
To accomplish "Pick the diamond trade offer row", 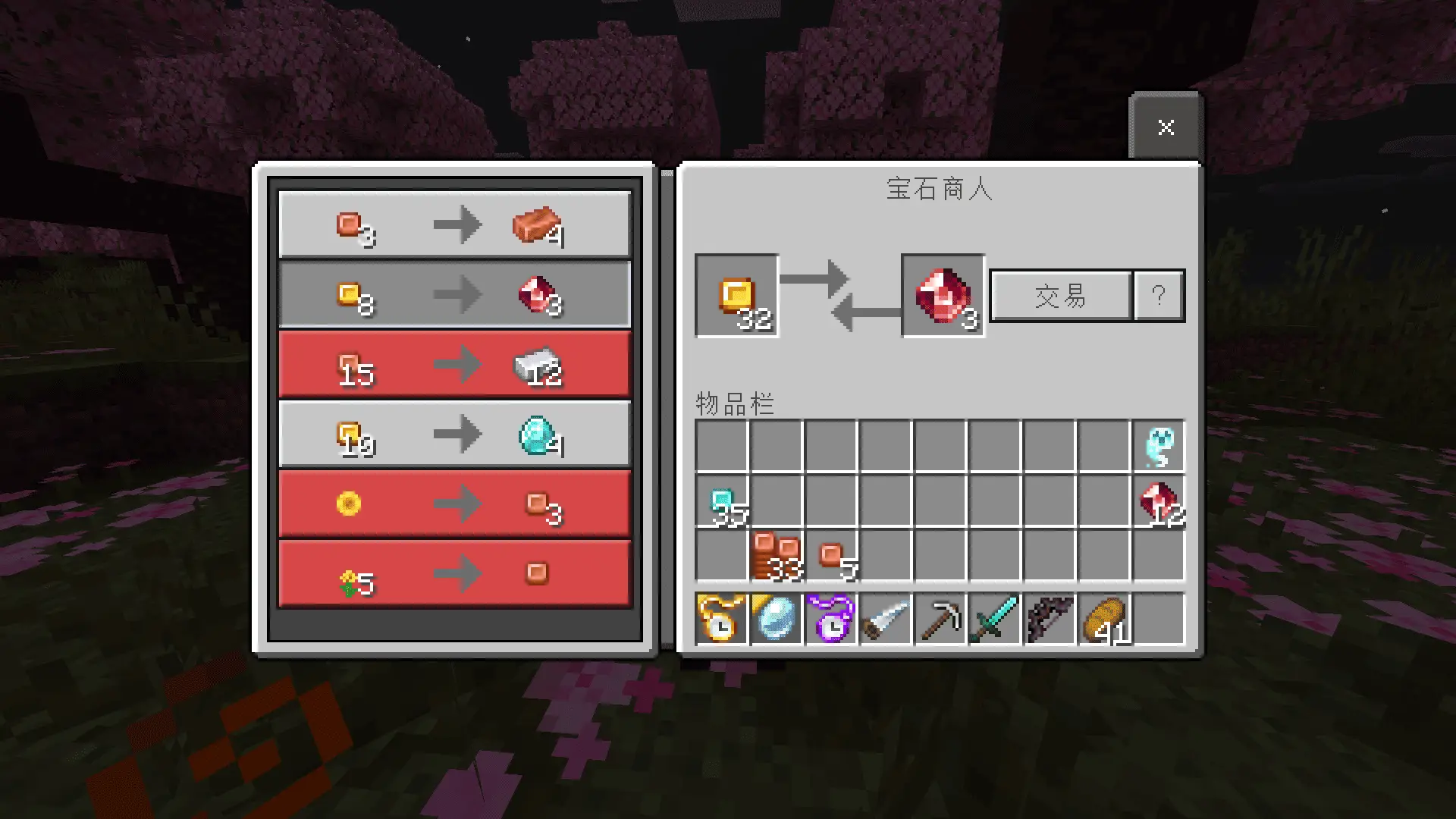I will pos(454,435).
